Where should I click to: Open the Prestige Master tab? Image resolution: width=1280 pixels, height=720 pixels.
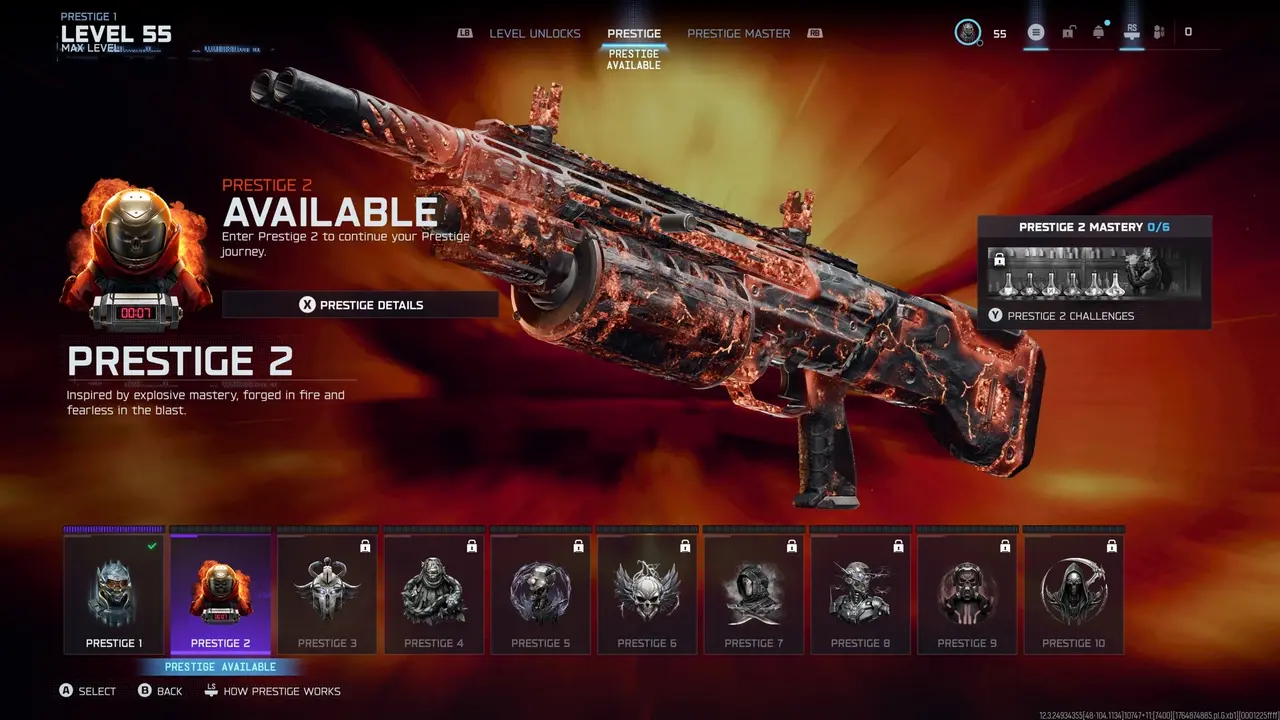click(738, 33)
